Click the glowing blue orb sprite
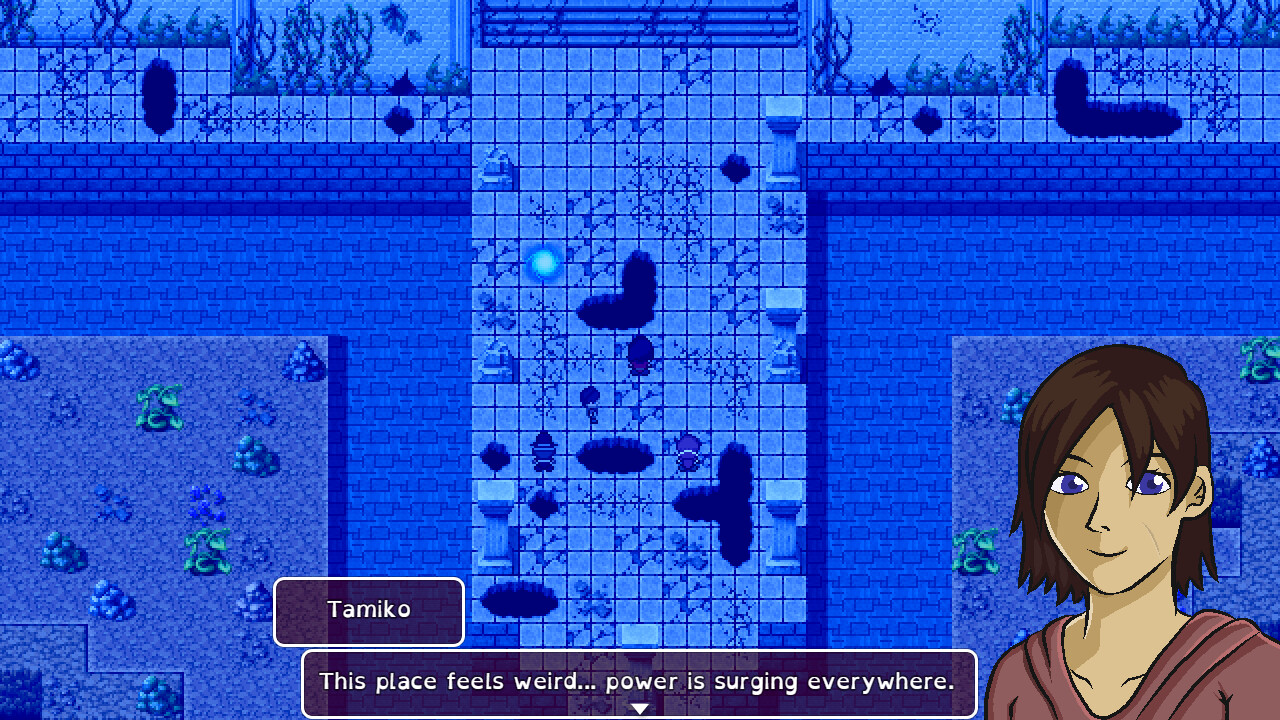The image size is (1280, 720). [545, 261]
